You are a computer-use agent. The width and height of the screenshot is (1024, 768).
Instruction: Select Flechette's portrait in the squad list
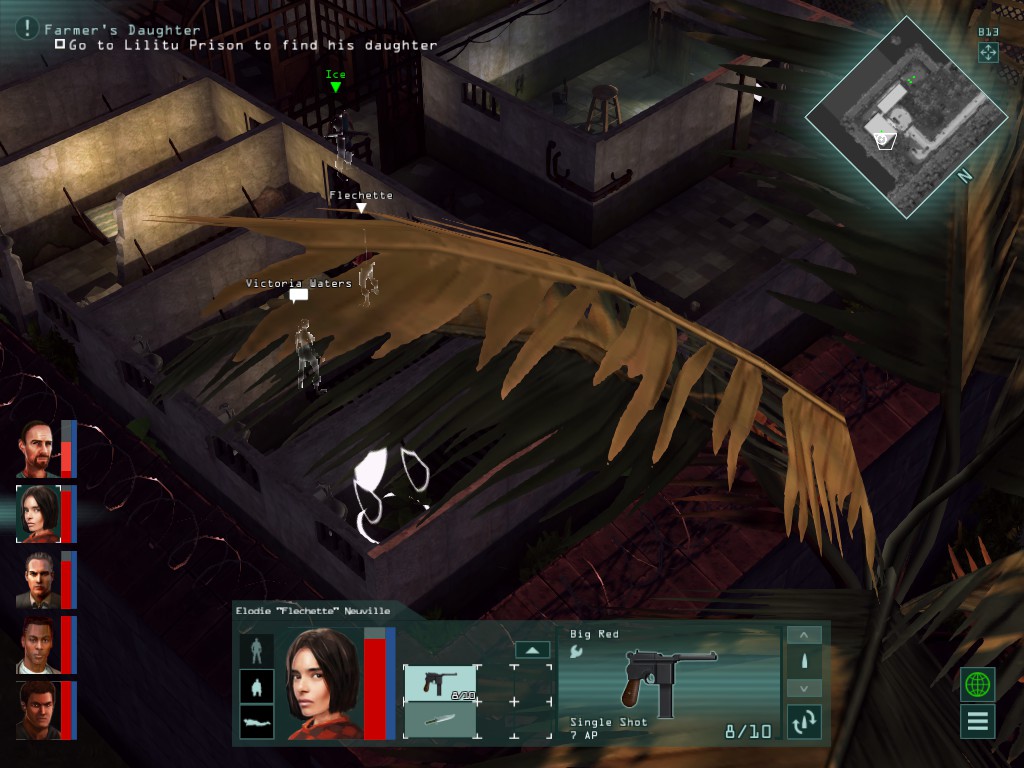click(38, 514)
